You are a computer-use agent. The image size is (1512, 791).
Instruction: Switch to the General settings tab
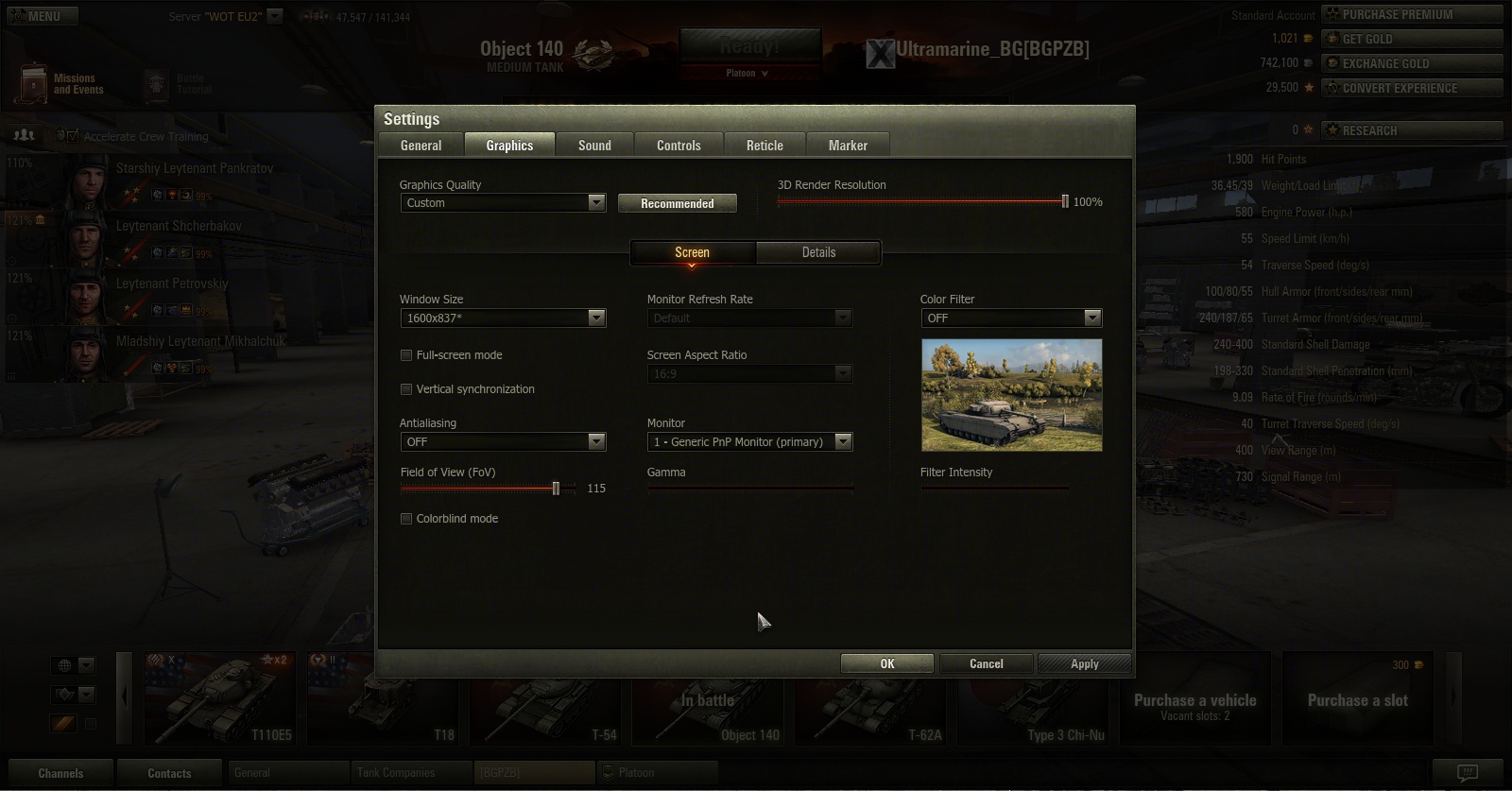pos(421,146)
